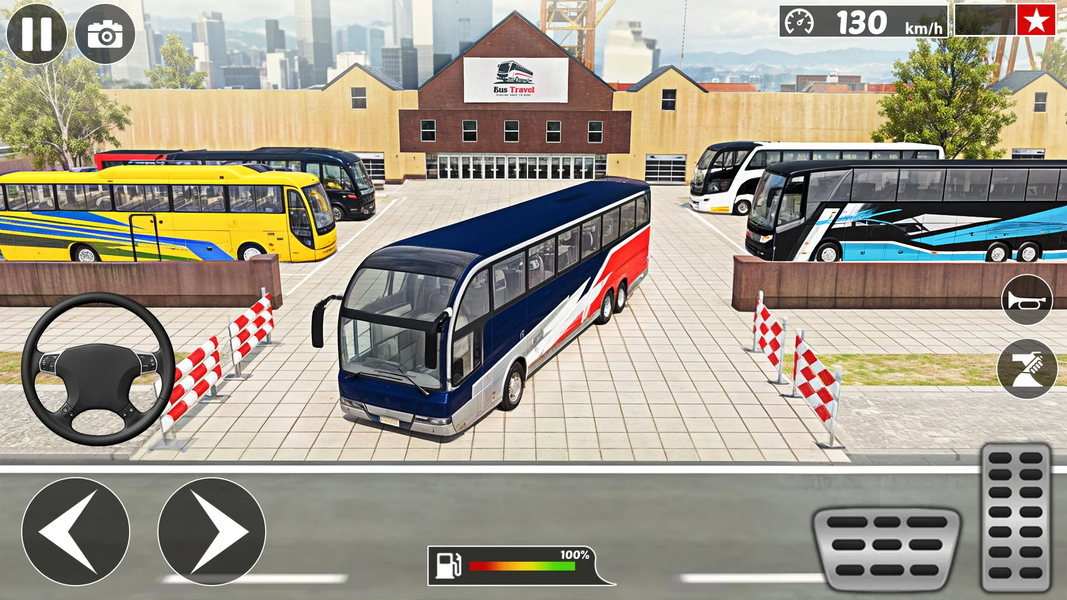Step on the tall accelerator pedal
The width and height of the screenshot is (1067, 600).
tap(1016, 516)
